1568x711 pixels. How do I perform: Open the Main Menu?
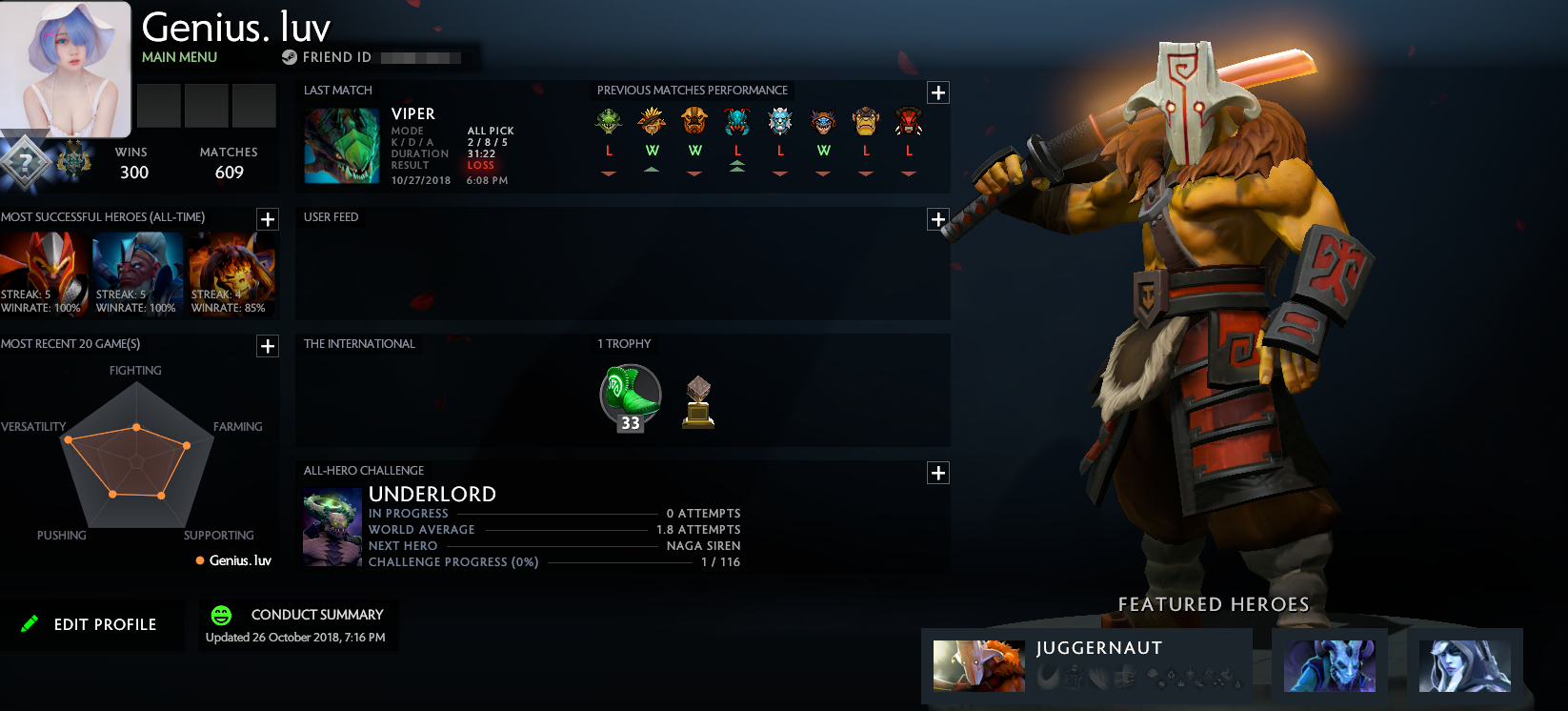(179, 57)
